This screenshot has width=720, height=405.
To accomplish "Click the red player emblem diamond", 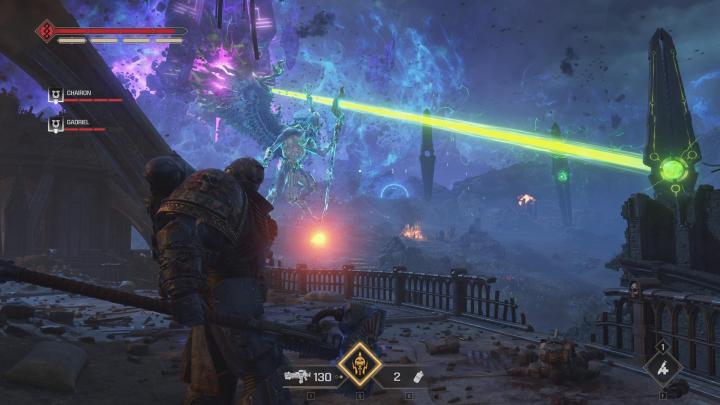I will pos(46,31).
